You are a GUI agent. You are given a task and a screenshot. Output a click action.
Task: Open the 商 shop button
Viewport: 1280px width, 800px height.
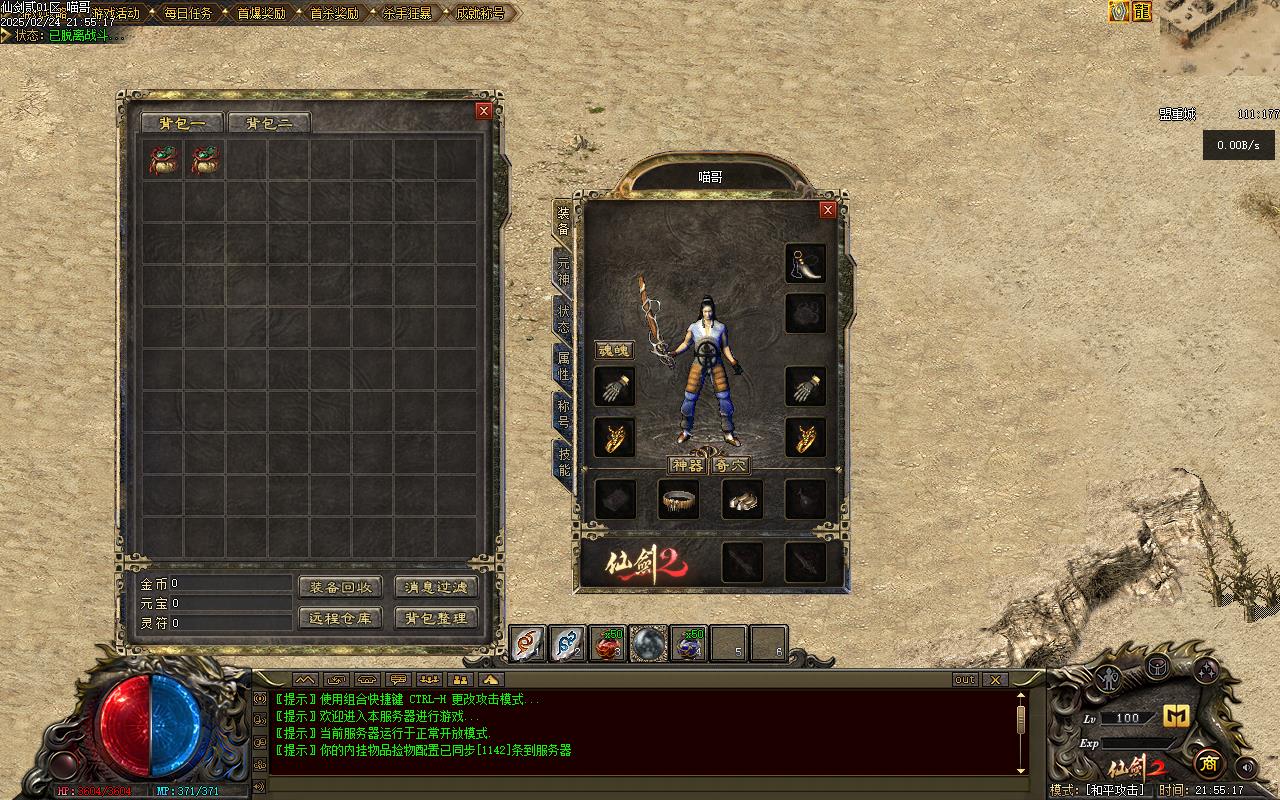click(1208, 762)
